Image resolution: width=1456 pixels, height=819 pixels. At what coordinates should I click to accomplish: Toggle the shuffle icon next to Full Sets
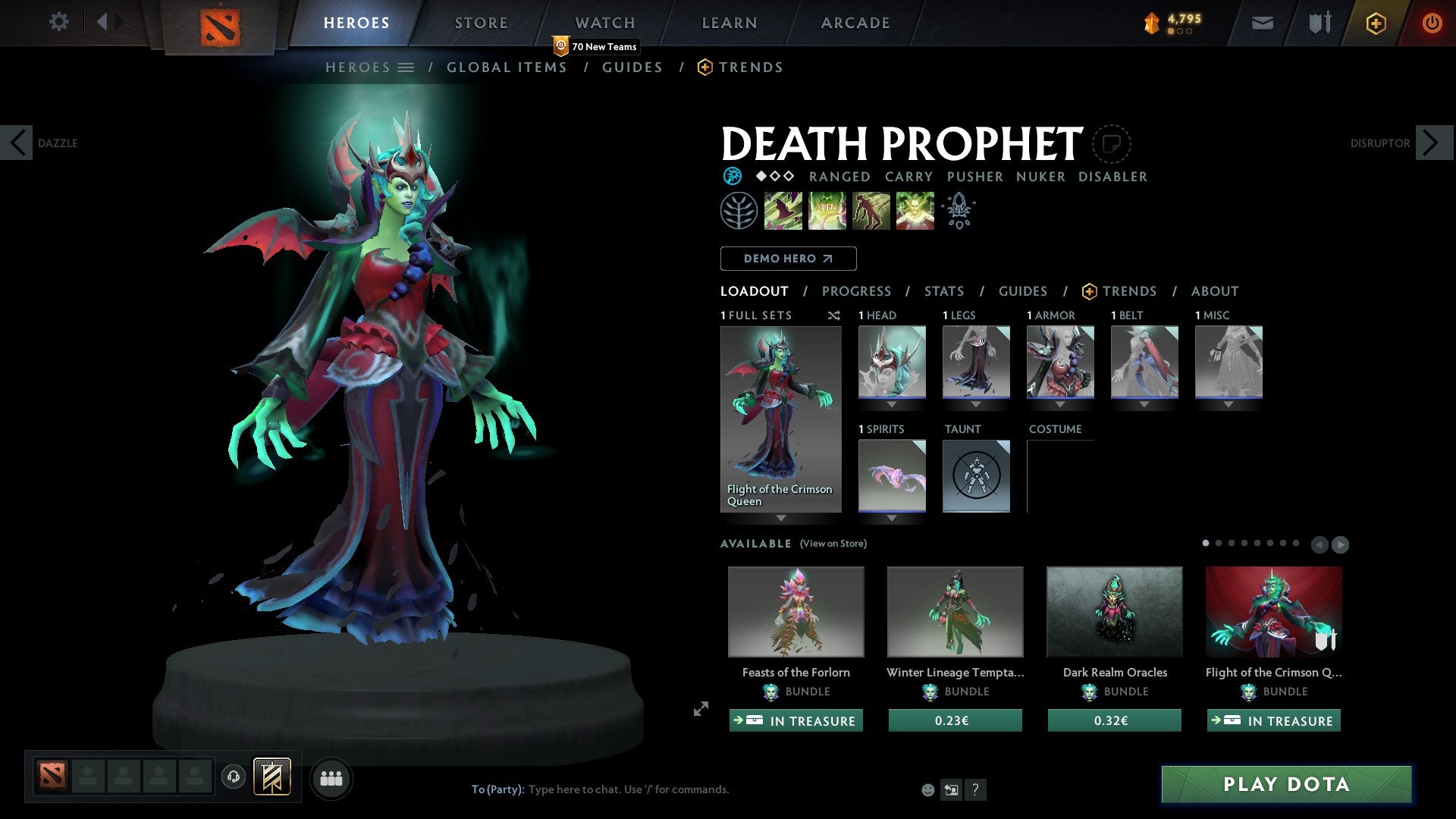833,315
